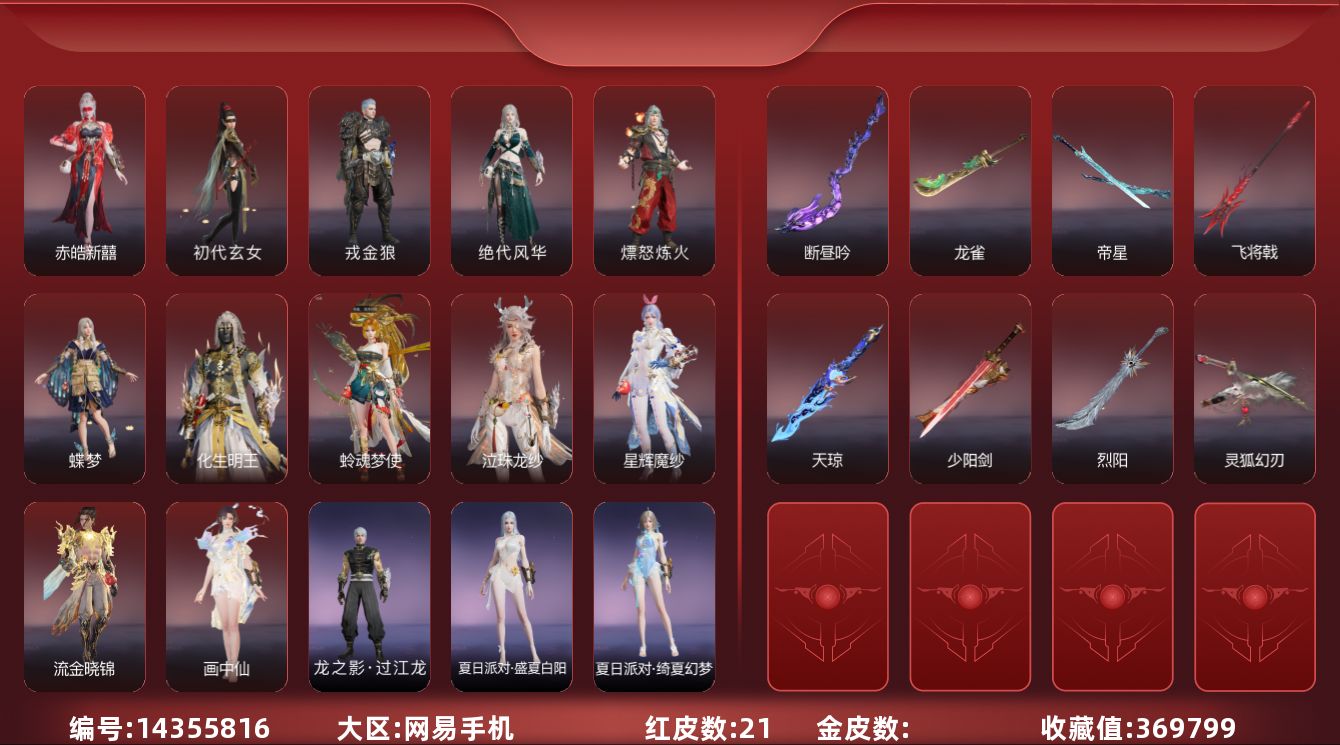Select the 龙之影·过江龙 skin card

coord(369,596)
